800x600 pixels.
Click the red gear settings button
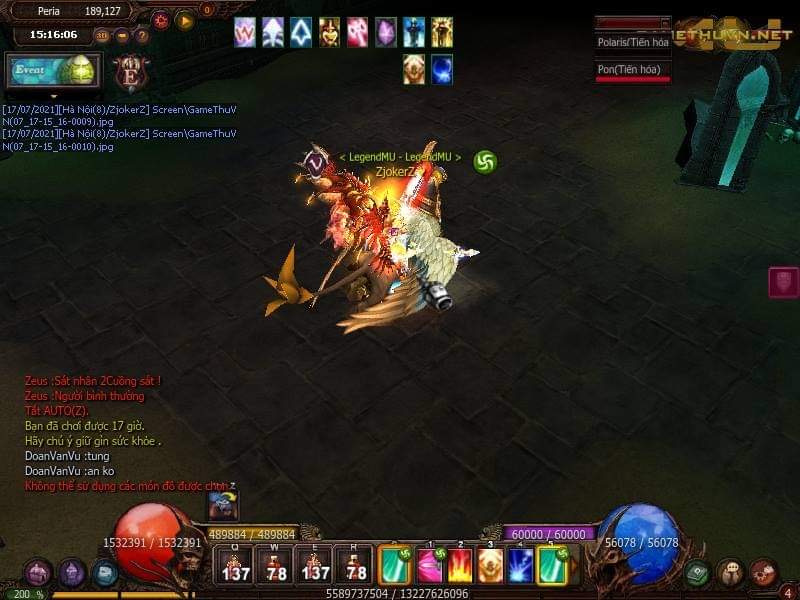[x=160, y=20]
